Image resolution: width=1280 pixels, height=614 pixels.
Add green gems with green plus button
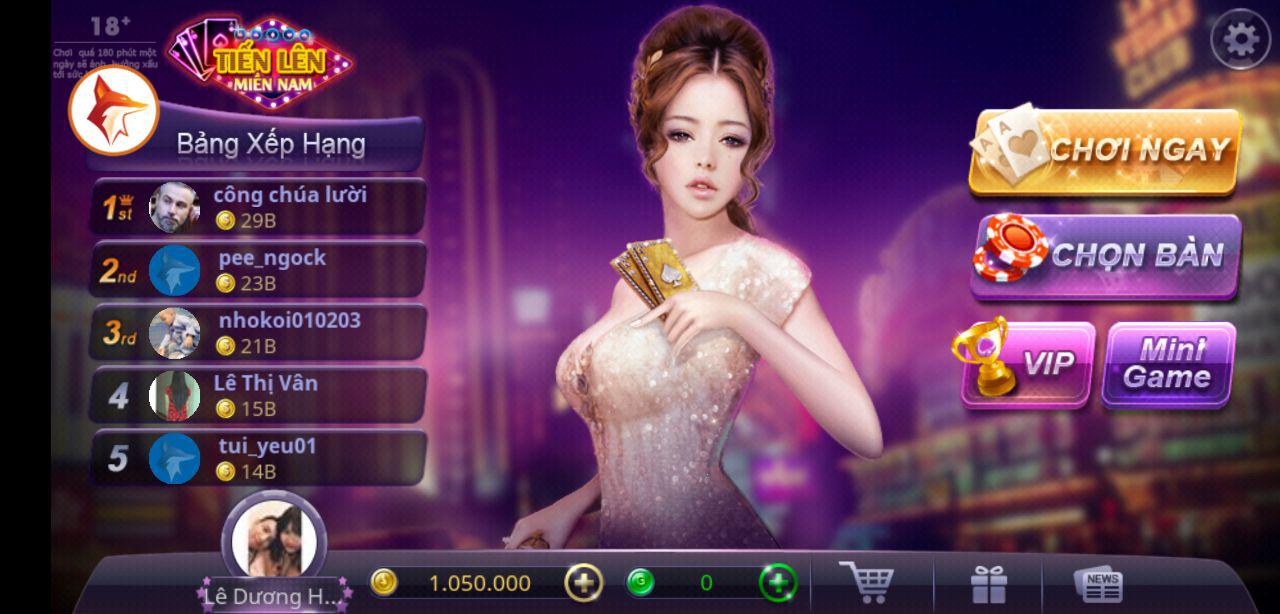click(778, 582)
